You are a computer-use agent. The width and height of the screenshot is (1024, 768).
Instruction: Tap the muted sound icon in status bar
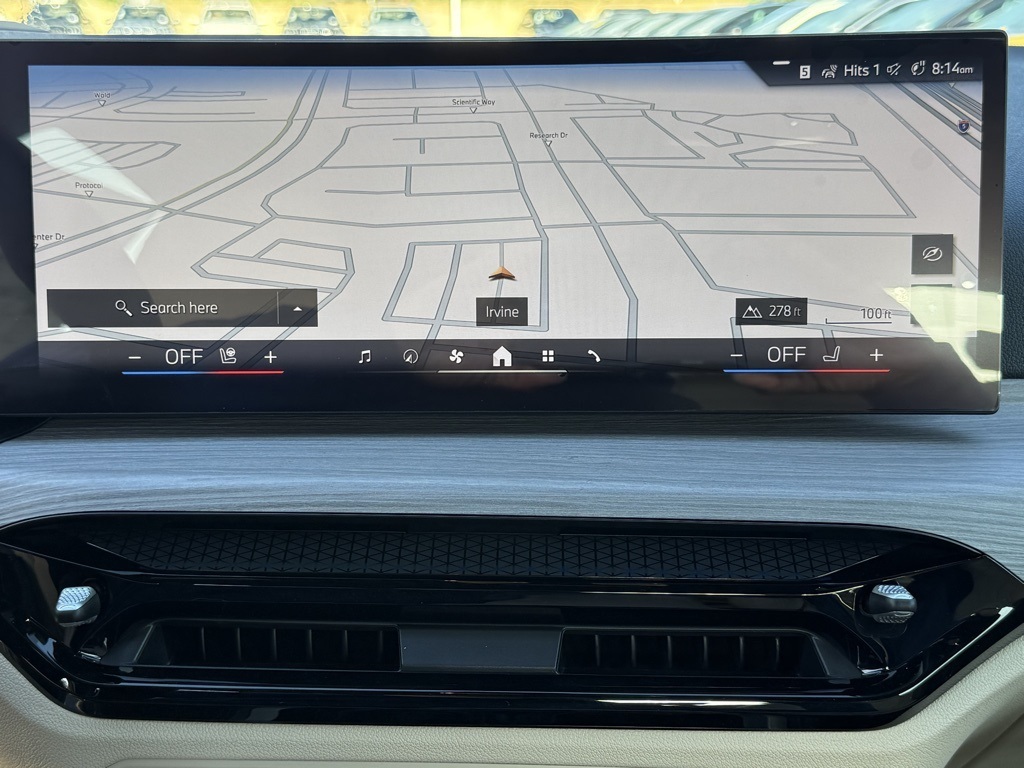tap(894, 69)
